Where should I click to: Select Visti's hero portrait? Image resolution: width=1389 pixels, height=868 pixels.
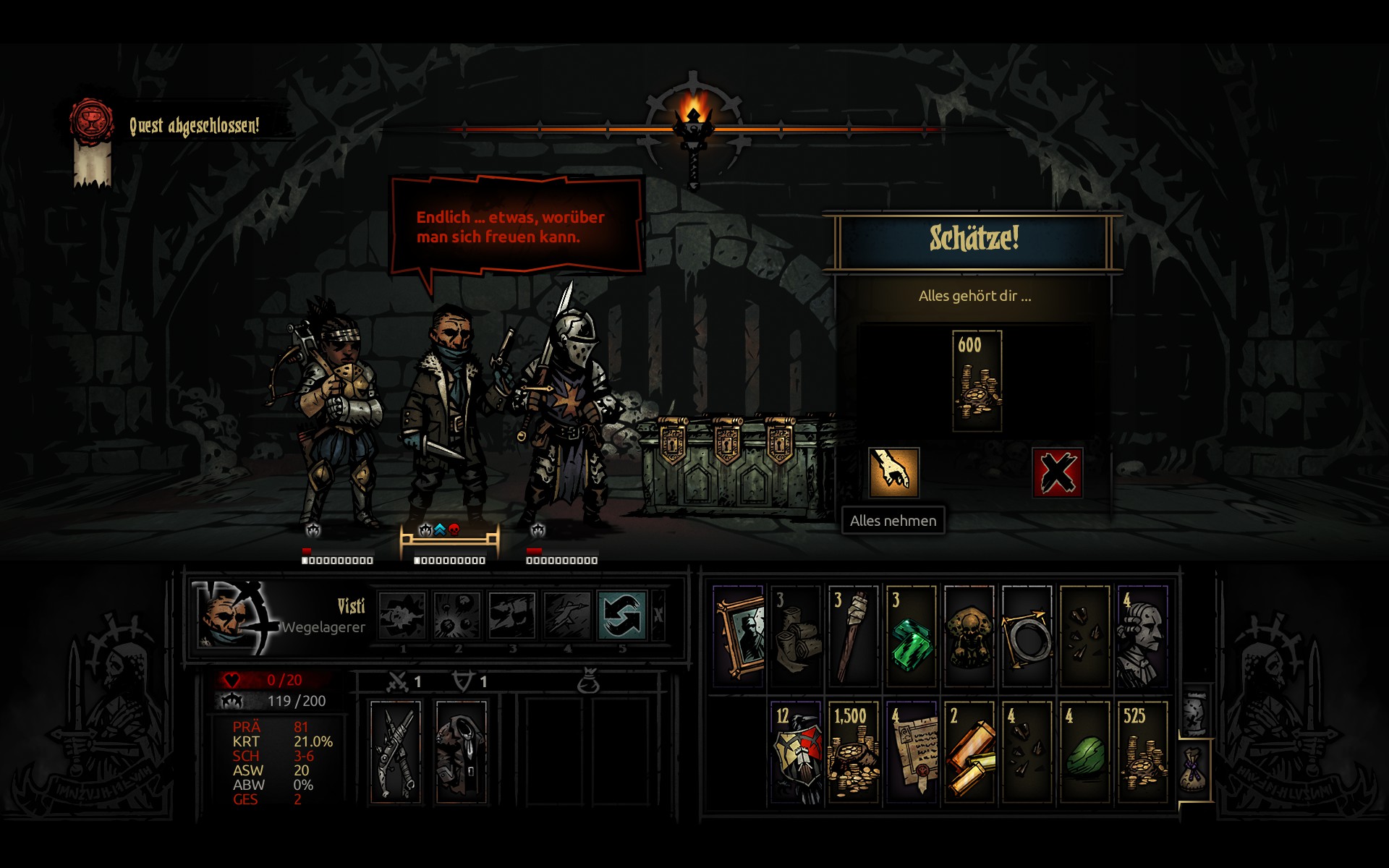(230, 616)
